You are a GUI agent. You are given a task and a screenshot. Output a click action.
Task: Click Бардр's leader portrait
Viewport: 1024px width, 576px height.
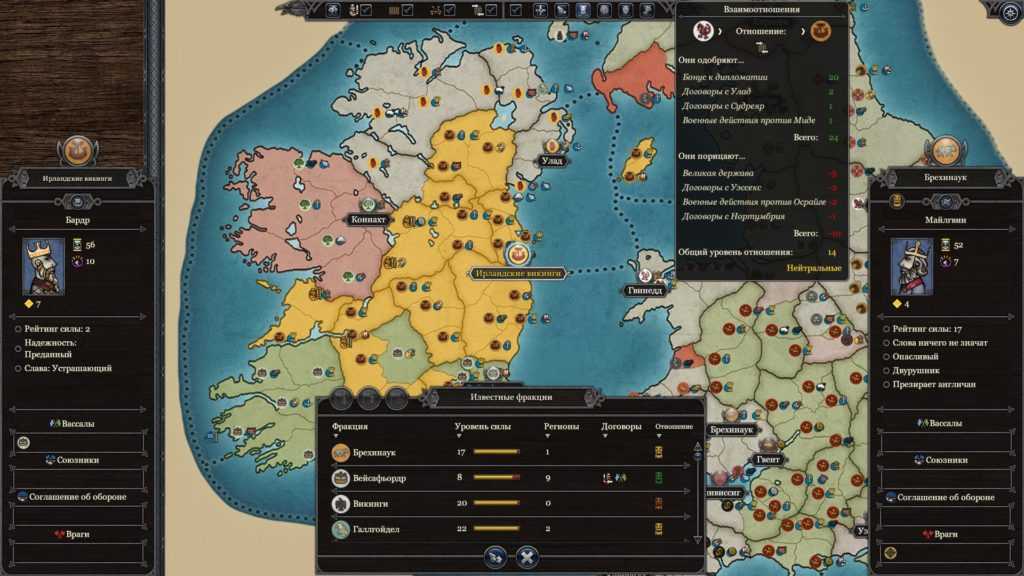(x=45, y=266)
